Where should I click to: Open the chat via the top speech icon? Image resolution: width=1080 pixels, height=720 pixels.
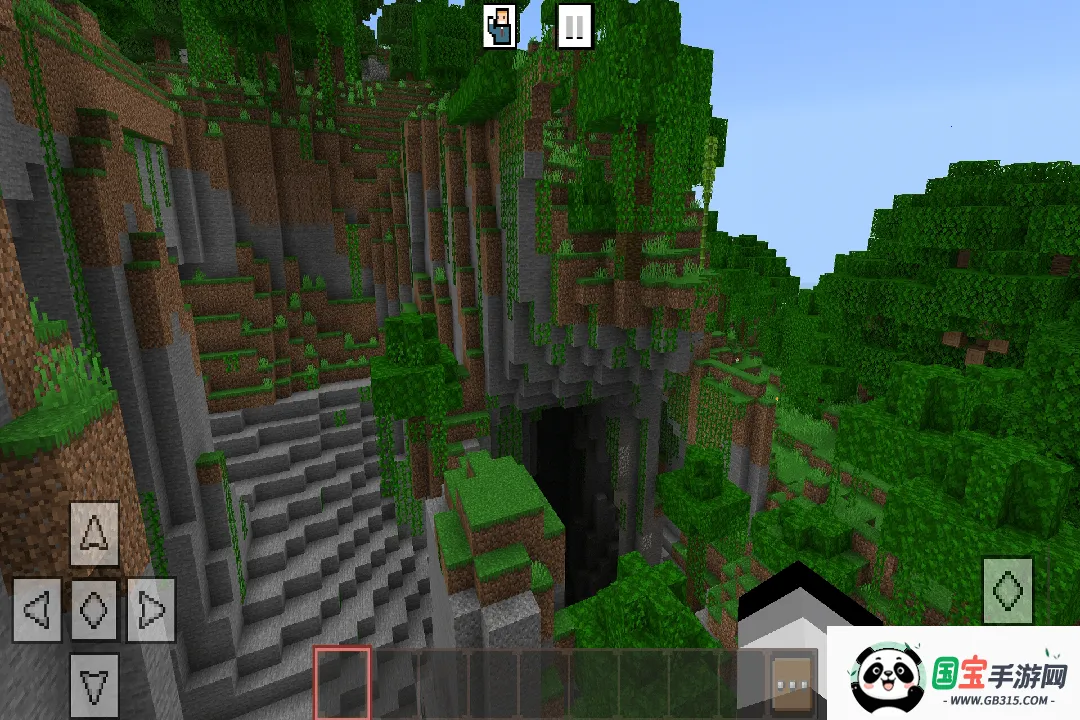pos(499,26)
